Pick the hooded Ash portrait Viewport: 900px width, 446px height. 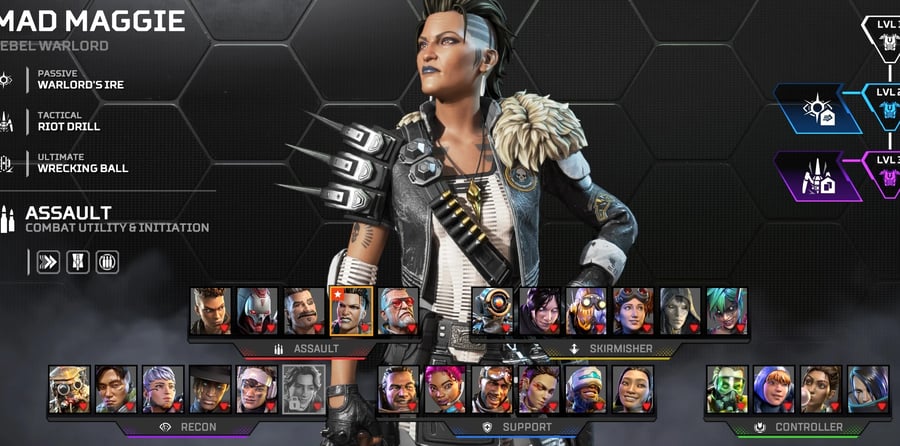pos(680,311)
